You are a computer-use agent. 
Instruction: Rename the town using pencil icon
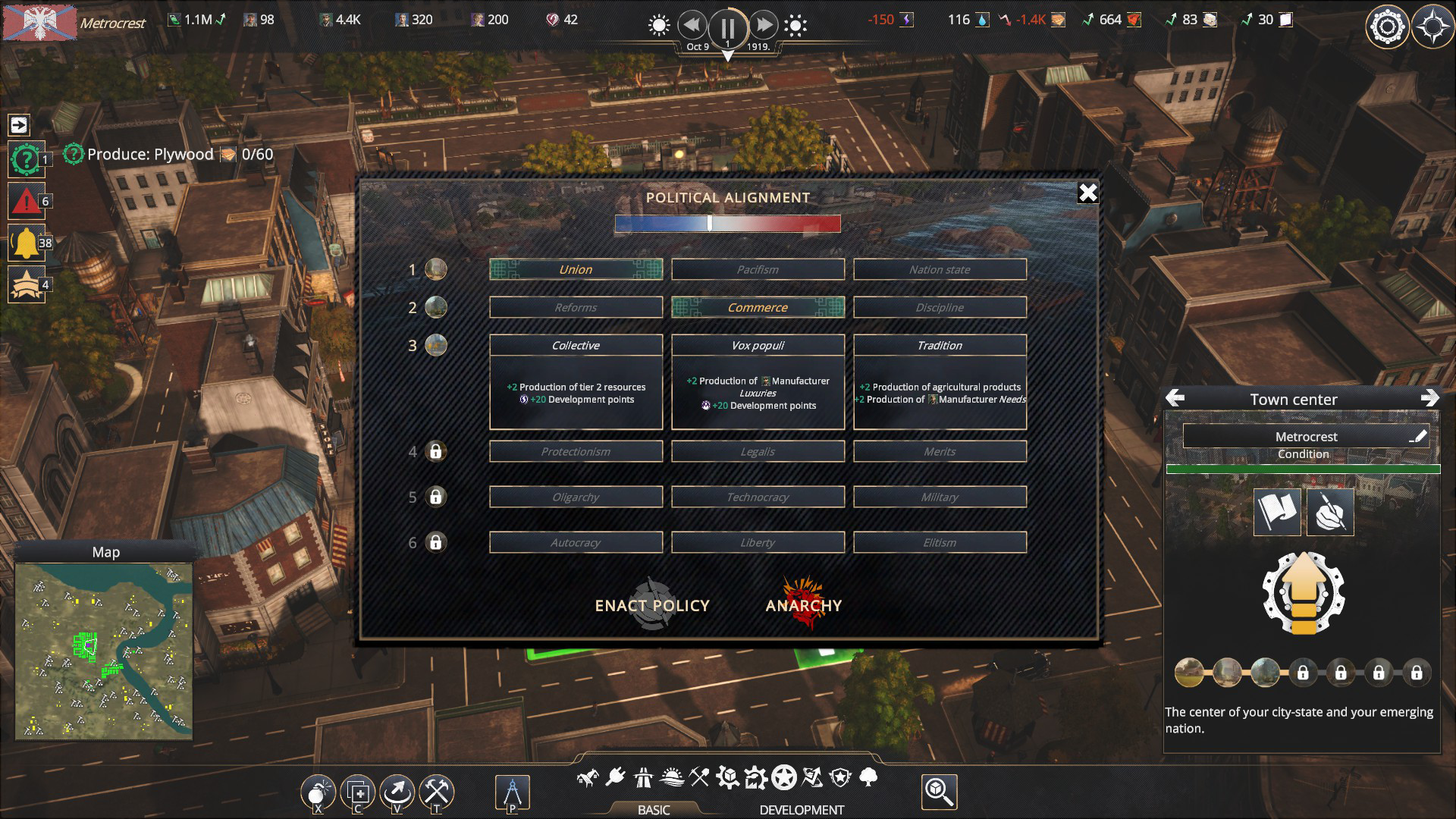point(1417,436)
